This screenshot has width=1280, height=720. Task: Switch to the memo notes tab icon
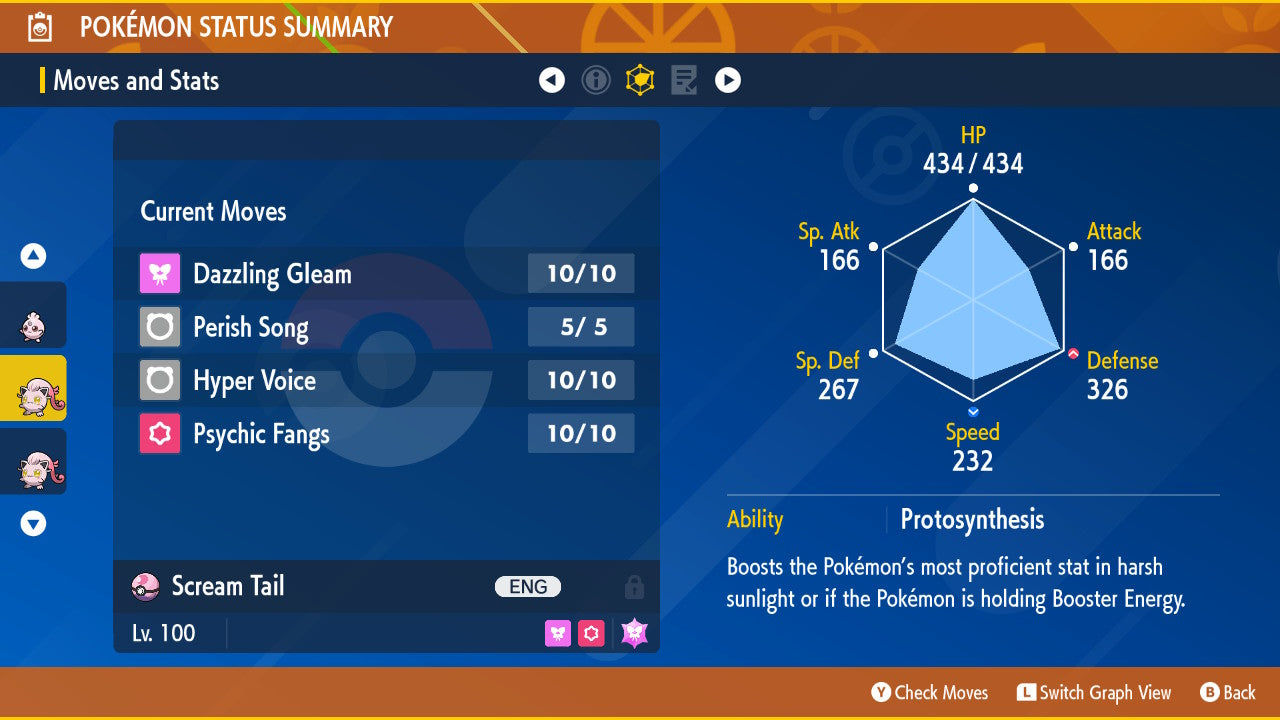point(684,80)
